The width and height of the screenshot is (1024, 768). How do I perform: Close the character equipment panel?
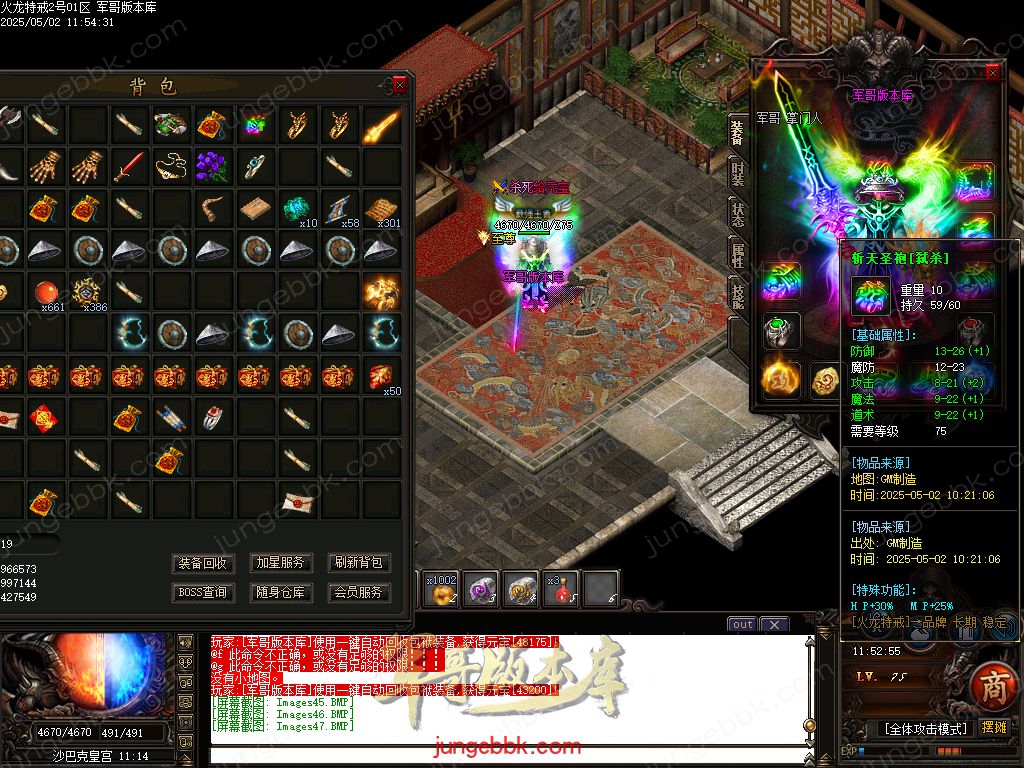pyautogui.click(x=992, y=73)
